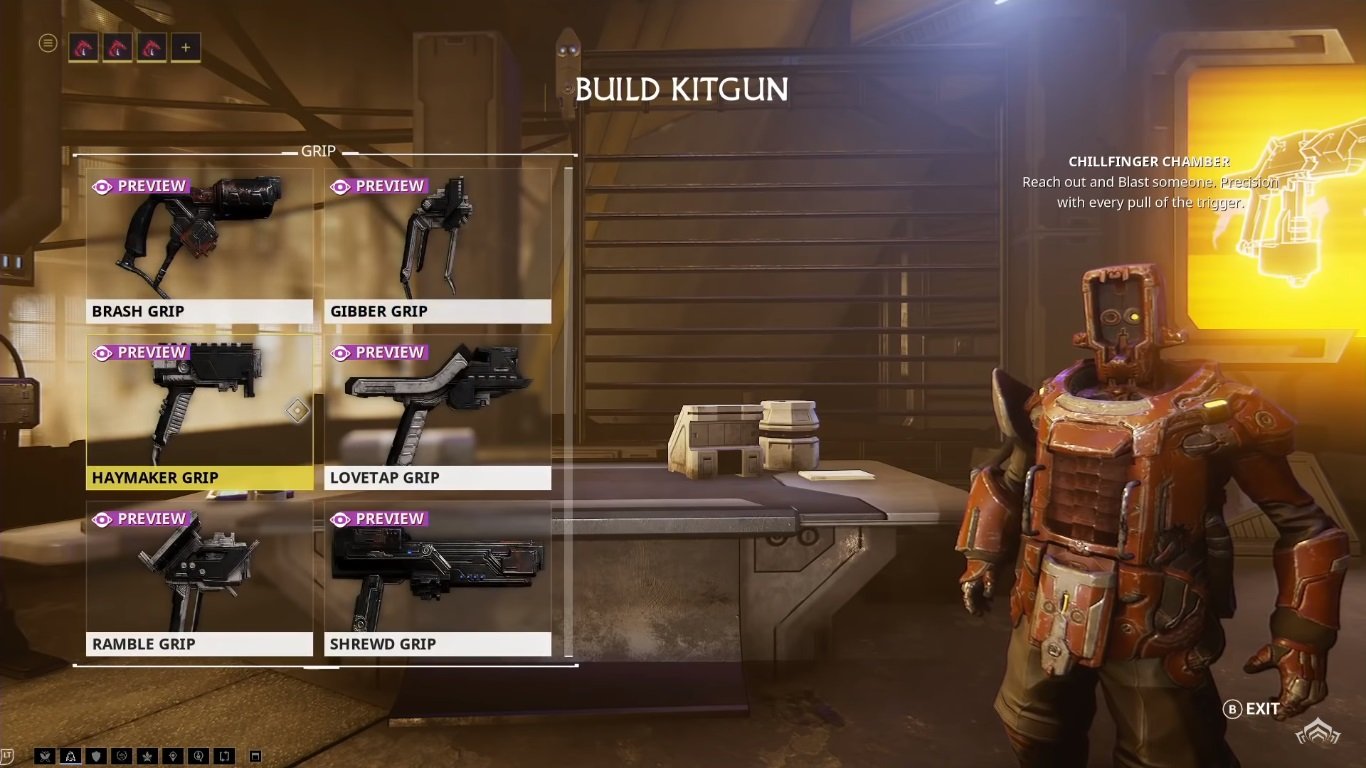Viewport: 1366px width, 768px height.
Task: Click the shield icon in the bottom bar
Action: click(97, 756)
